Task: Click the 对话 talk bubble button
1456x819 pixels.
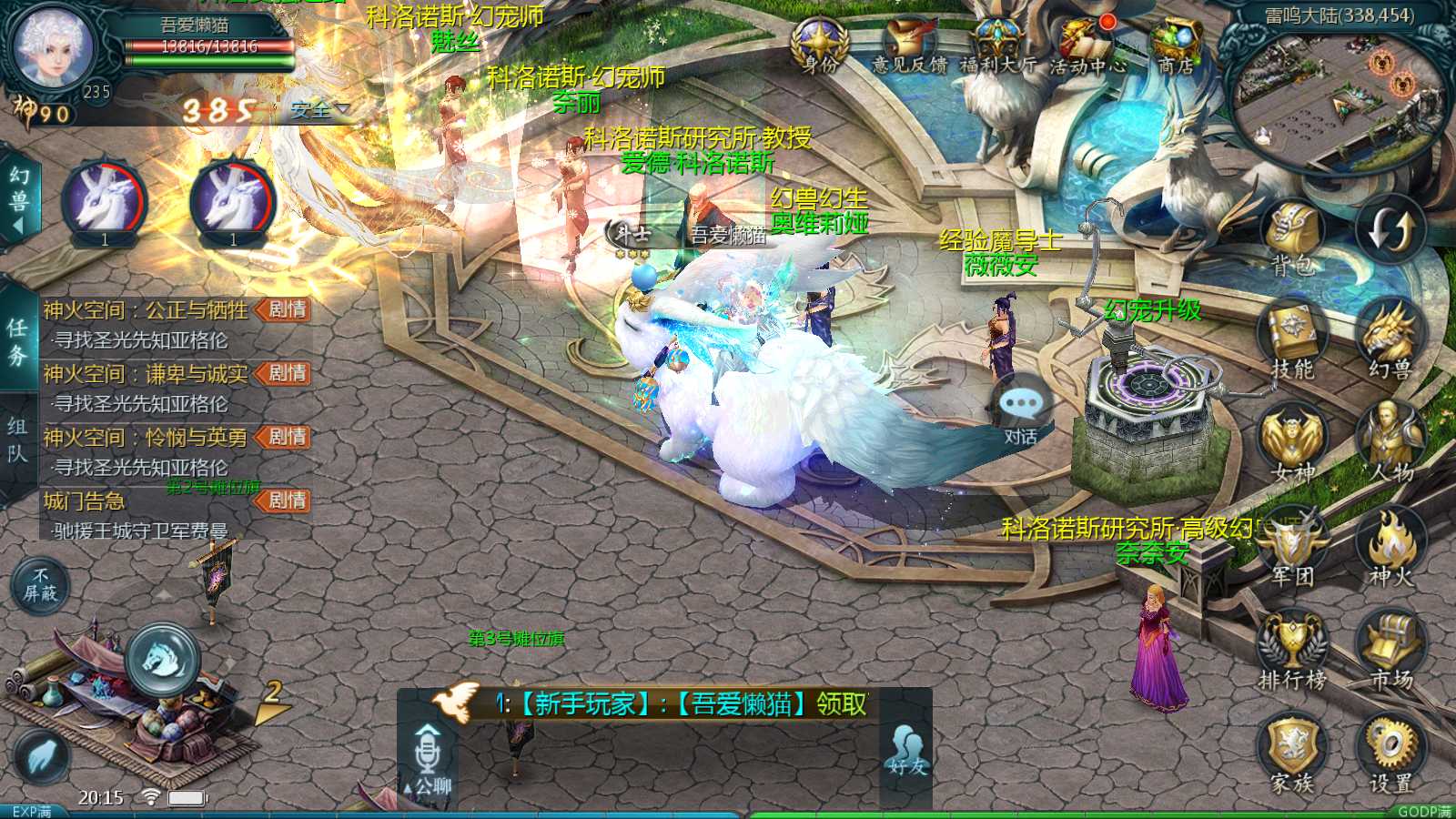Action: pyautogui.click(x=1021, y=411)
